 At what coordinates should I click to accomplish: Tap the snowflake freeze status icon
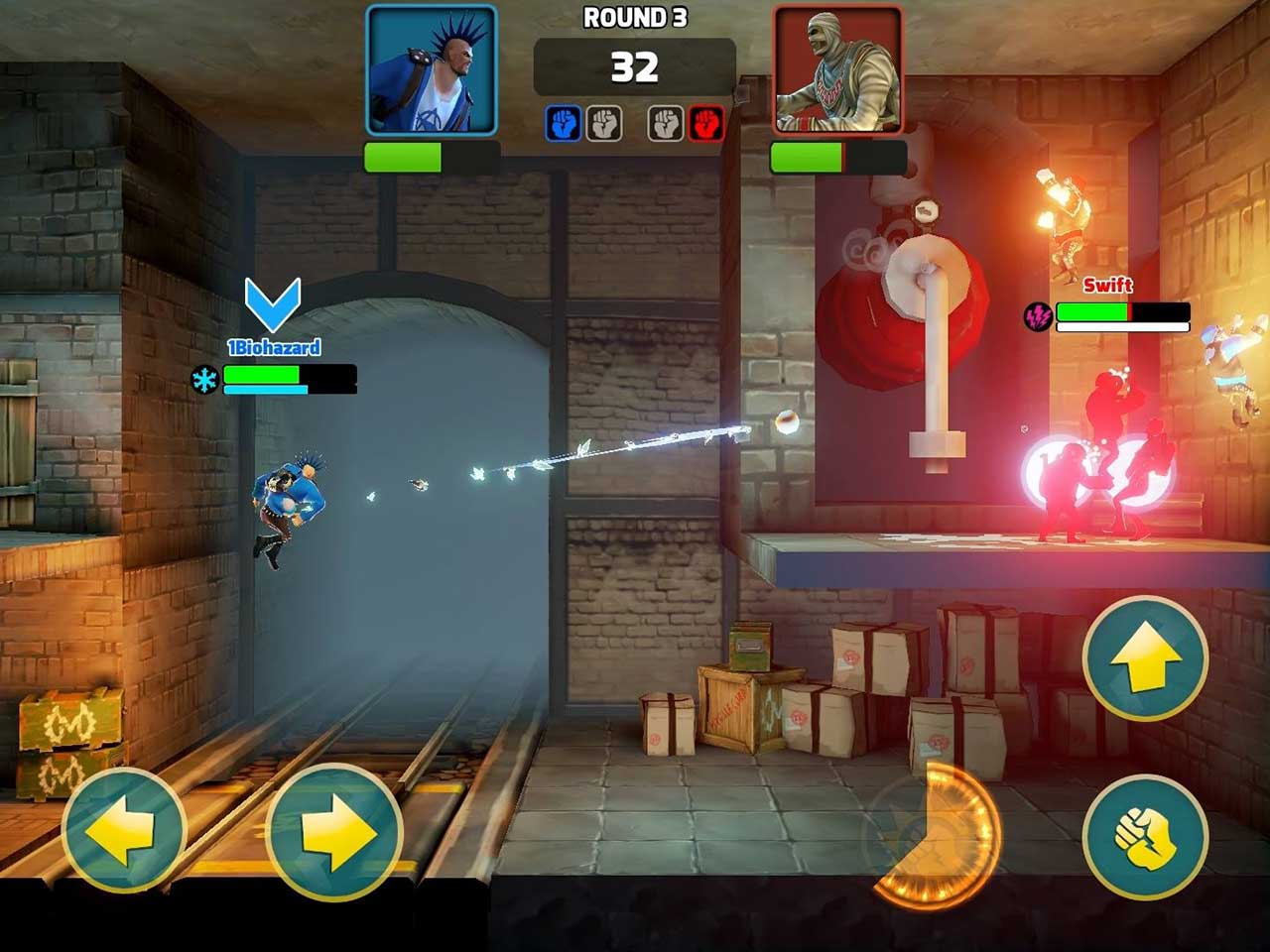[x=205, y=380]
